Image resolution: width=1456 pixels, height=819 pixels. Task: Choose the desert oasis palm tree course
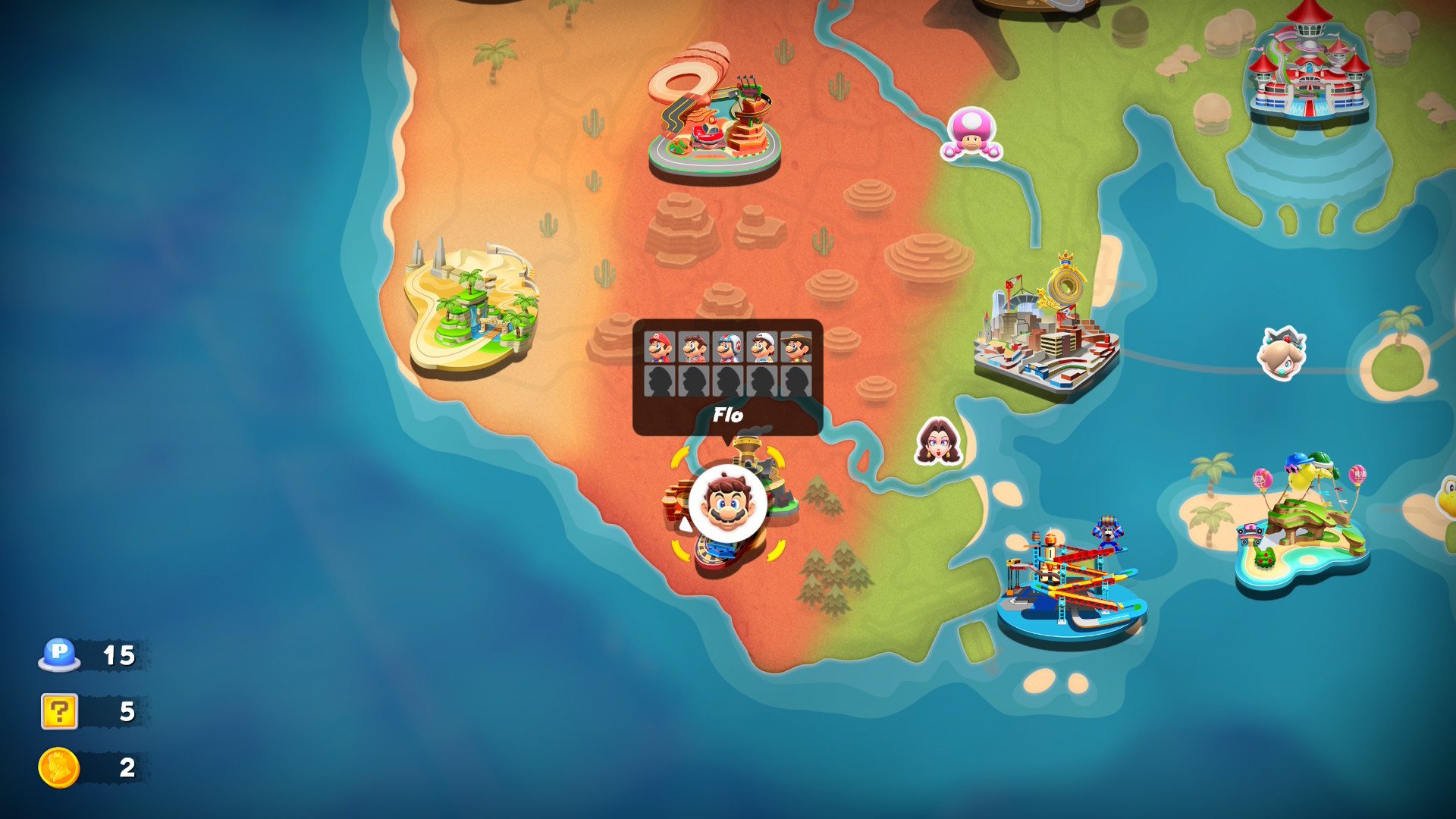tap(472, 309)
